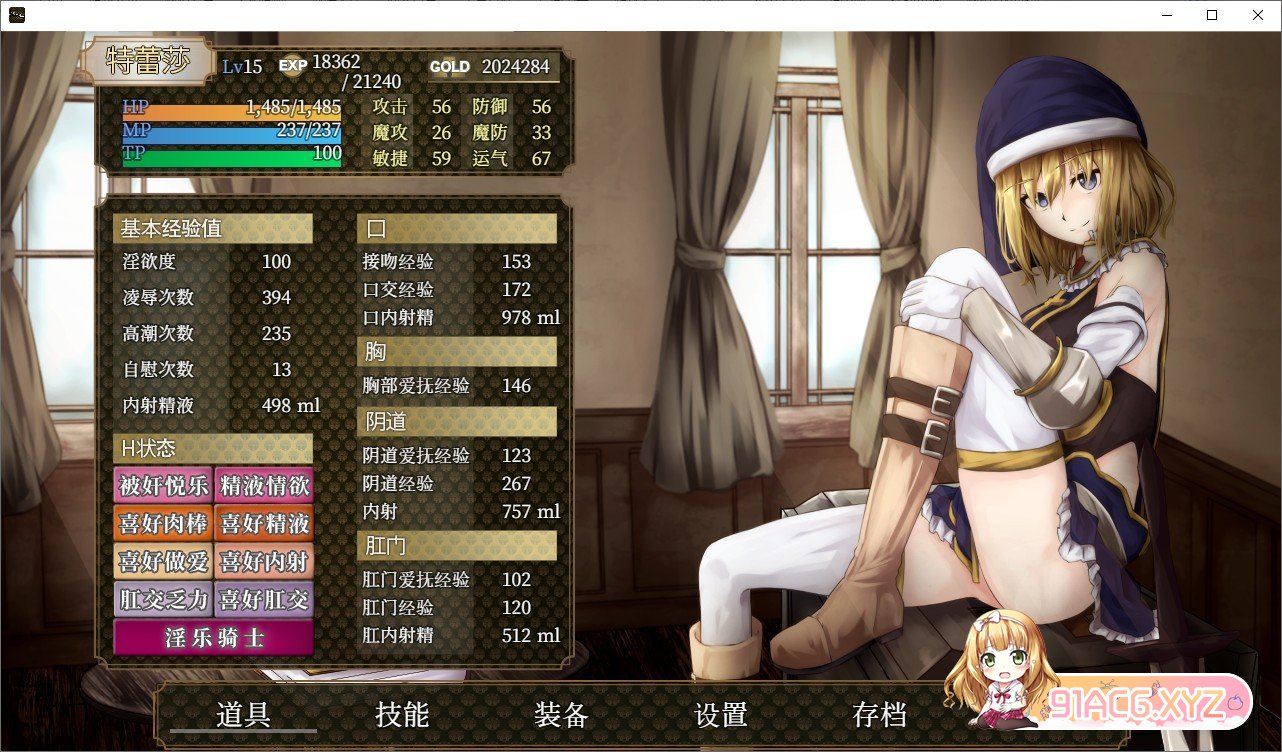
Task: Click the GOLD amount display
Action: 515,67
